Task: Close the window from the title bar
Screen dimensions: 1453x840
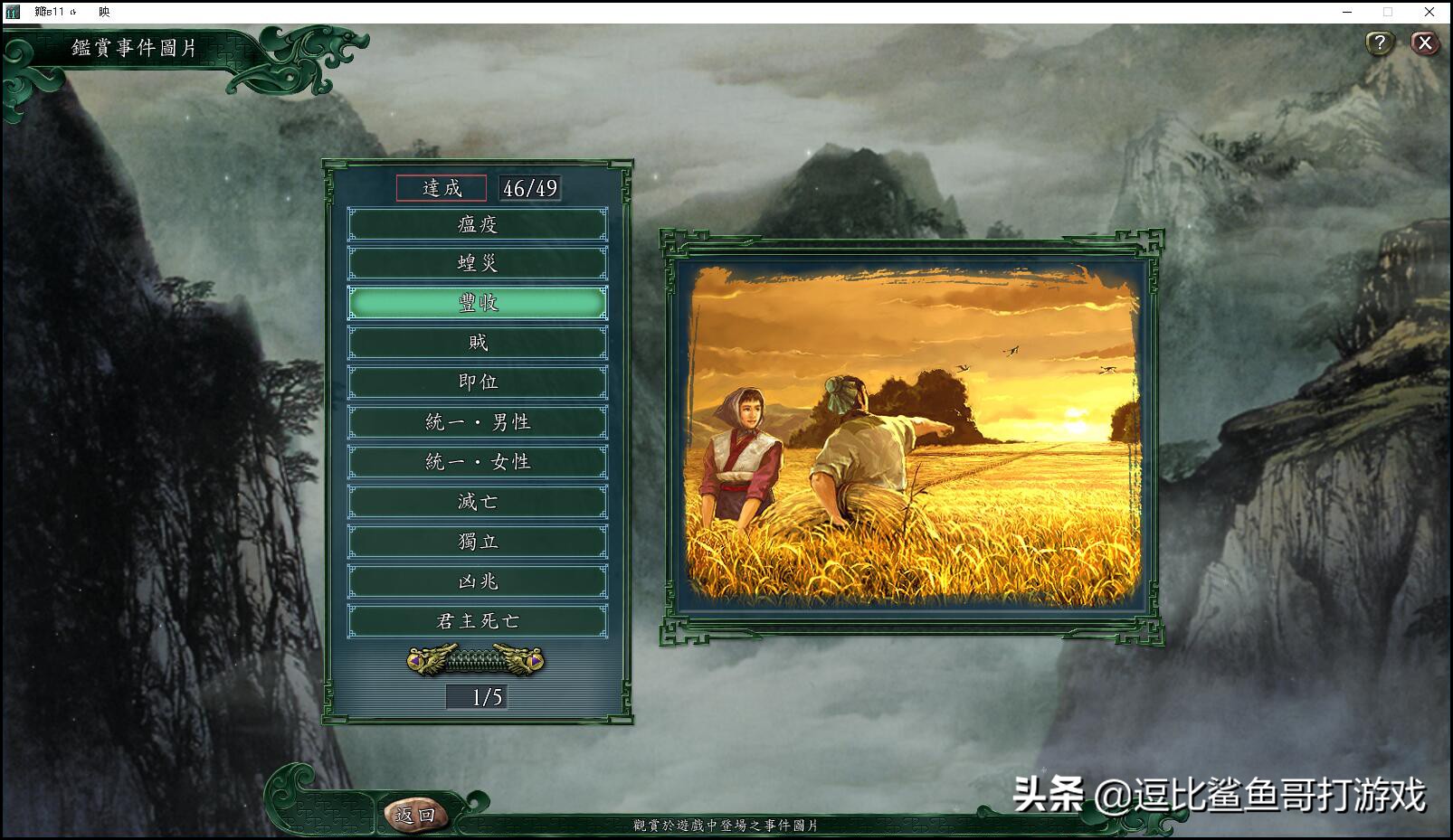Action: pyautogui.click(x=1429, y=12)
